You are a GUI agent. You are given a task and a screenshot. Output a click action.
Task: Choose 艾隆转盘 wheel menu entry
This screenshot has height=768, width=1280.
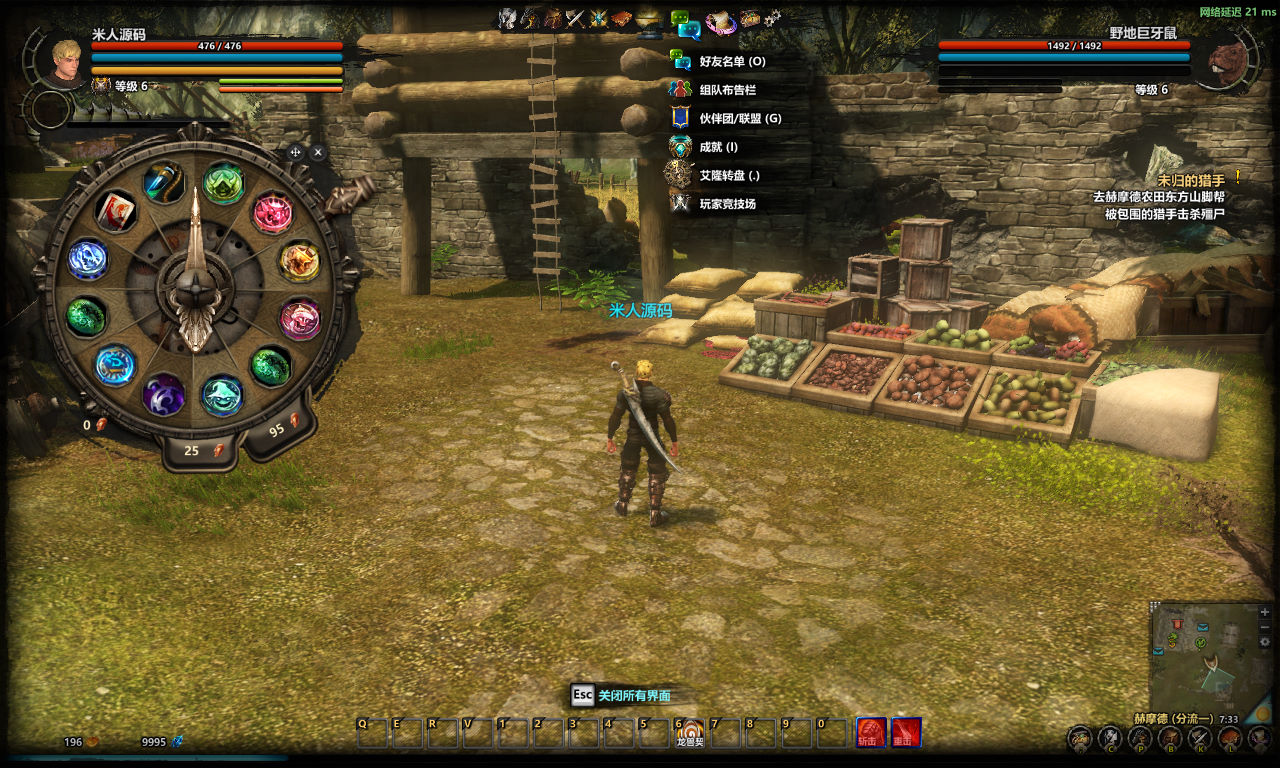click(x=729, y=175)
